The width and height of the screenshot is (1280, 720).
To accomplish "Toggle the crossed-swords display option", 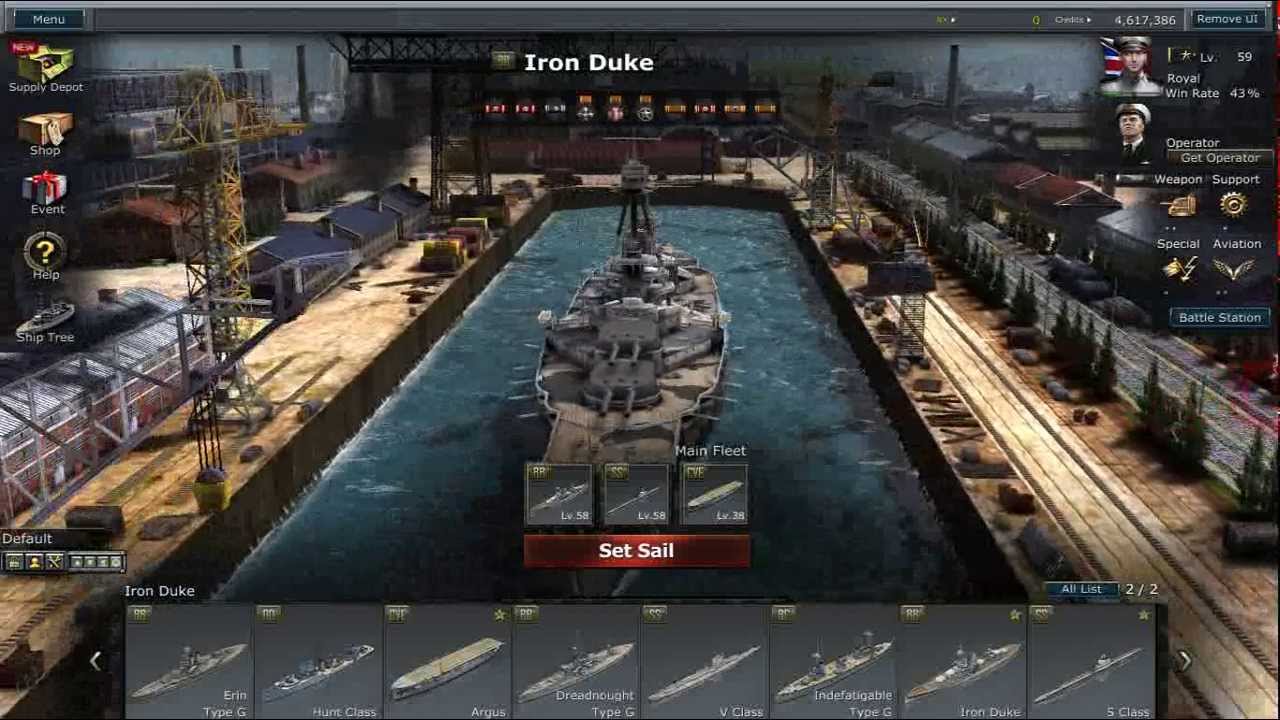I will pyautogui.click(x=53, y=561).
